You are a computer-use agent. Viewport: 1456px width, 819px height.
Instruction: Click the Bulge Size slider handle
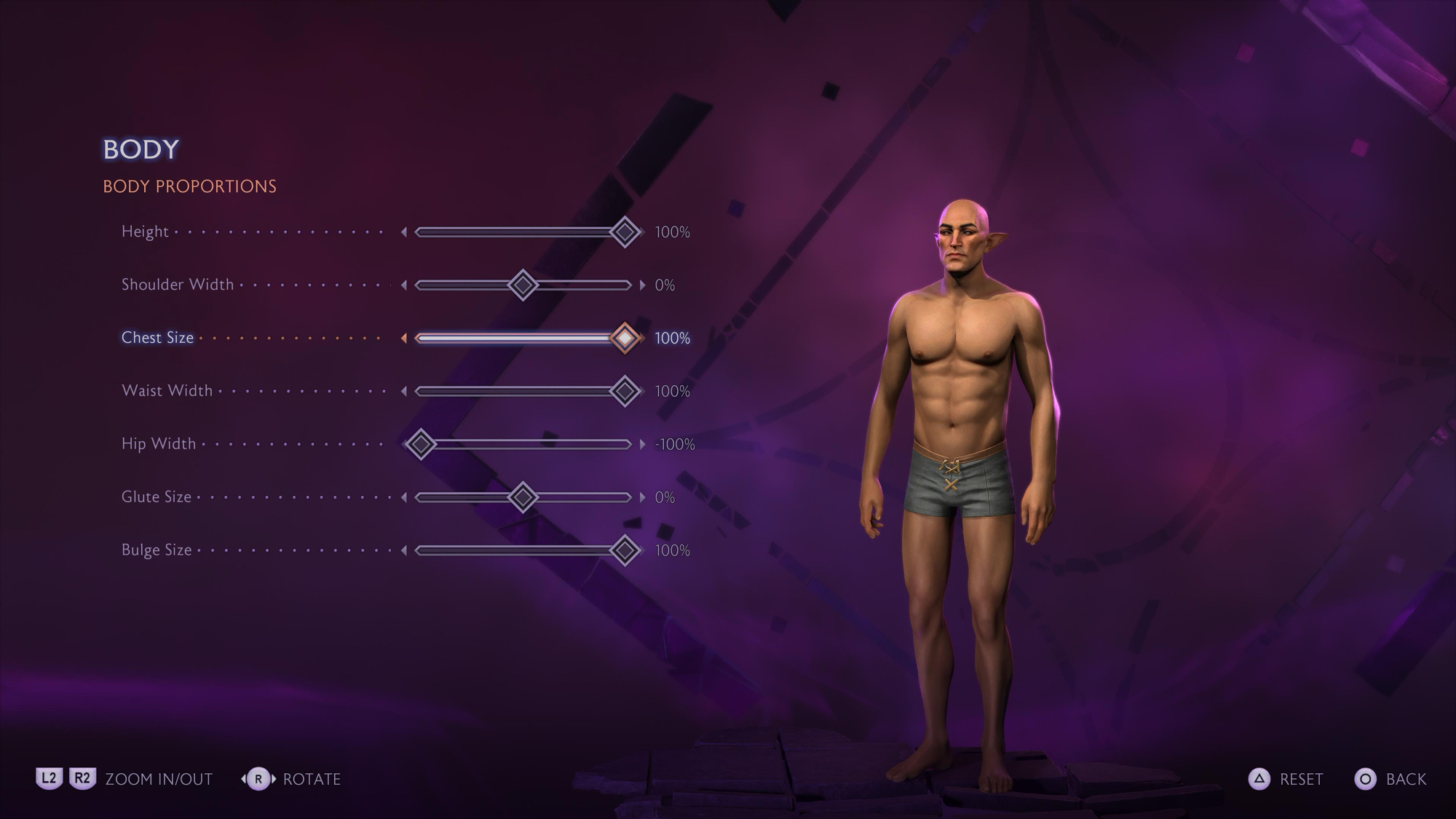click(625, 551)
